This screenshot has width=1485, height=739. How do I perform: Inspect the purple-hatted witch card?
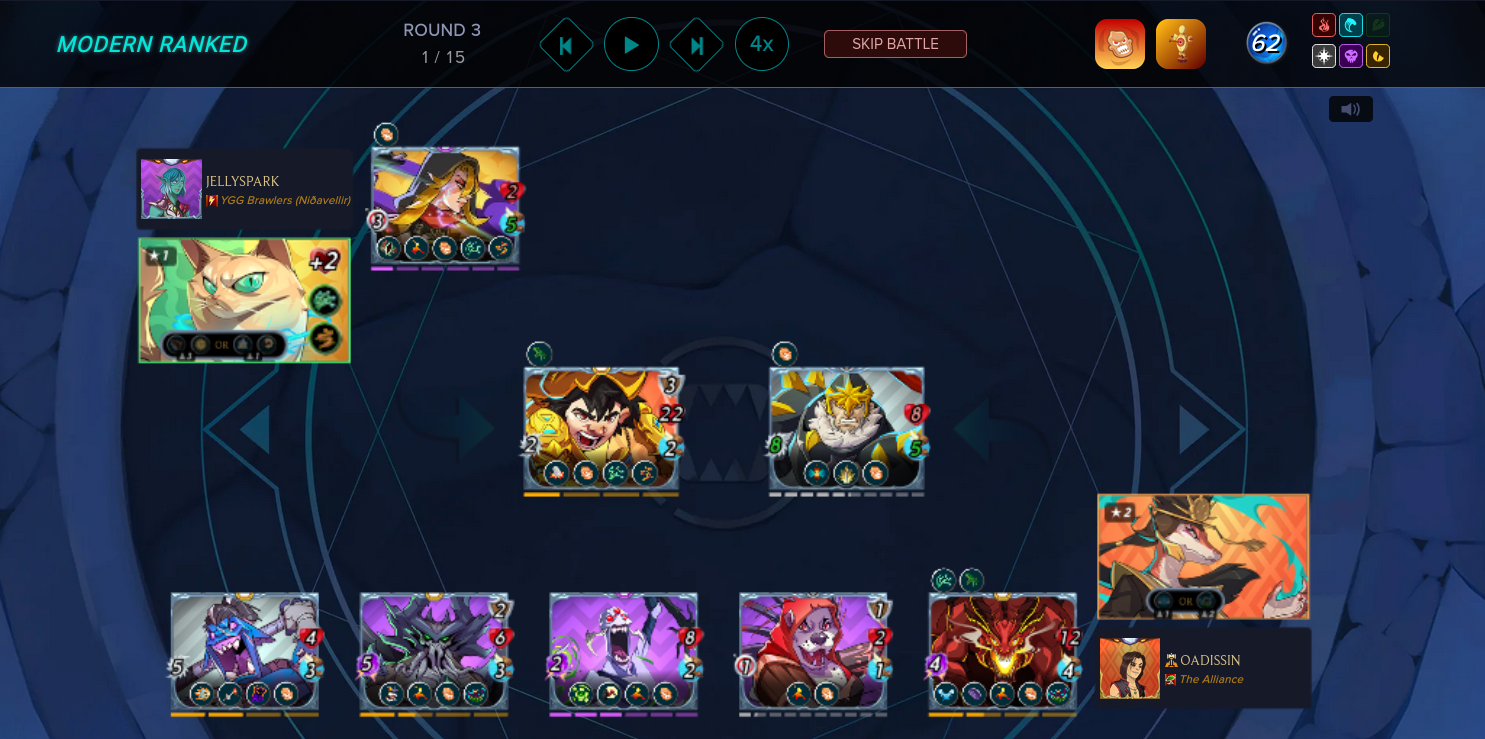445,205
